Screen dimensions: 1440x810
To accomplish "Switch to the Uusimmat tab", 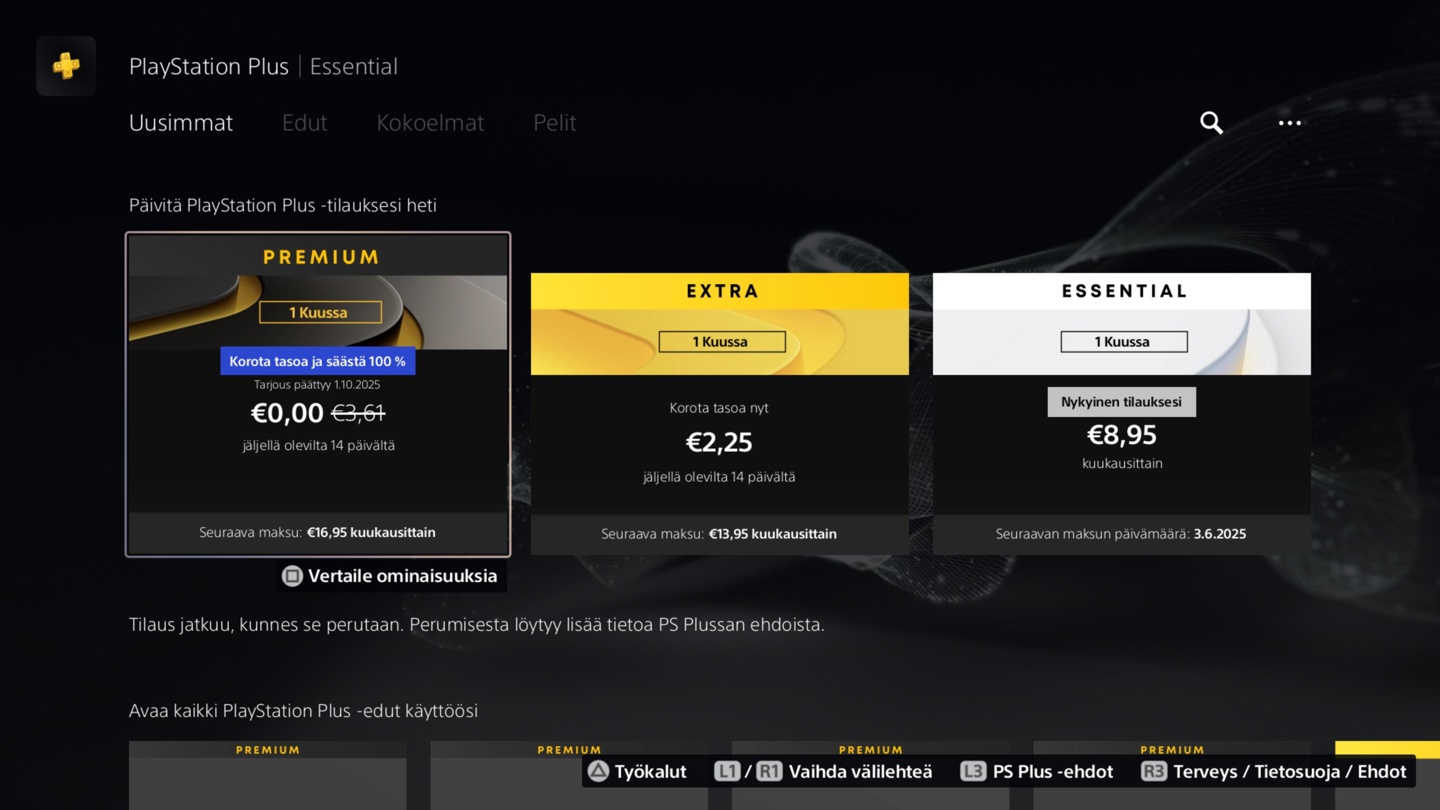I will point(181,123).
